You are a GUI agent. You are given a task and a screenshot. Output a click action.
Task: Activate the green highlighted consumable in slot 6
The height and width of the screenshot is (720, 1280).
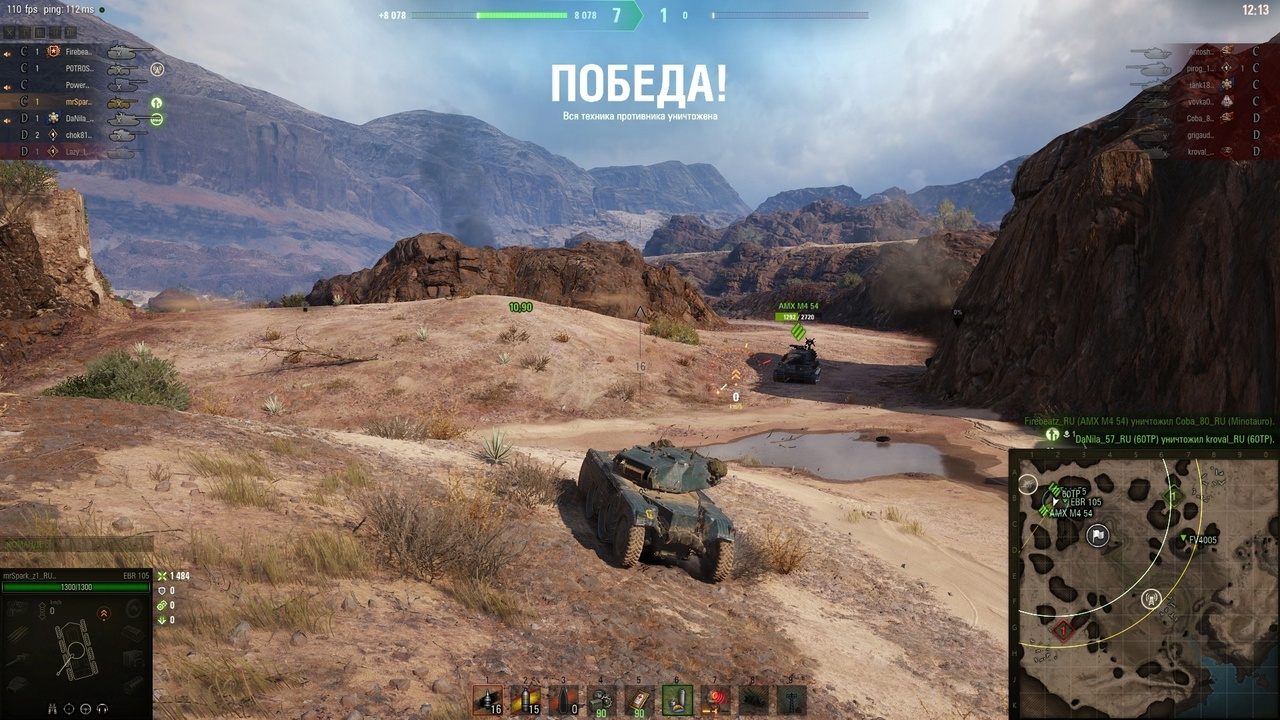pos(677,700)
